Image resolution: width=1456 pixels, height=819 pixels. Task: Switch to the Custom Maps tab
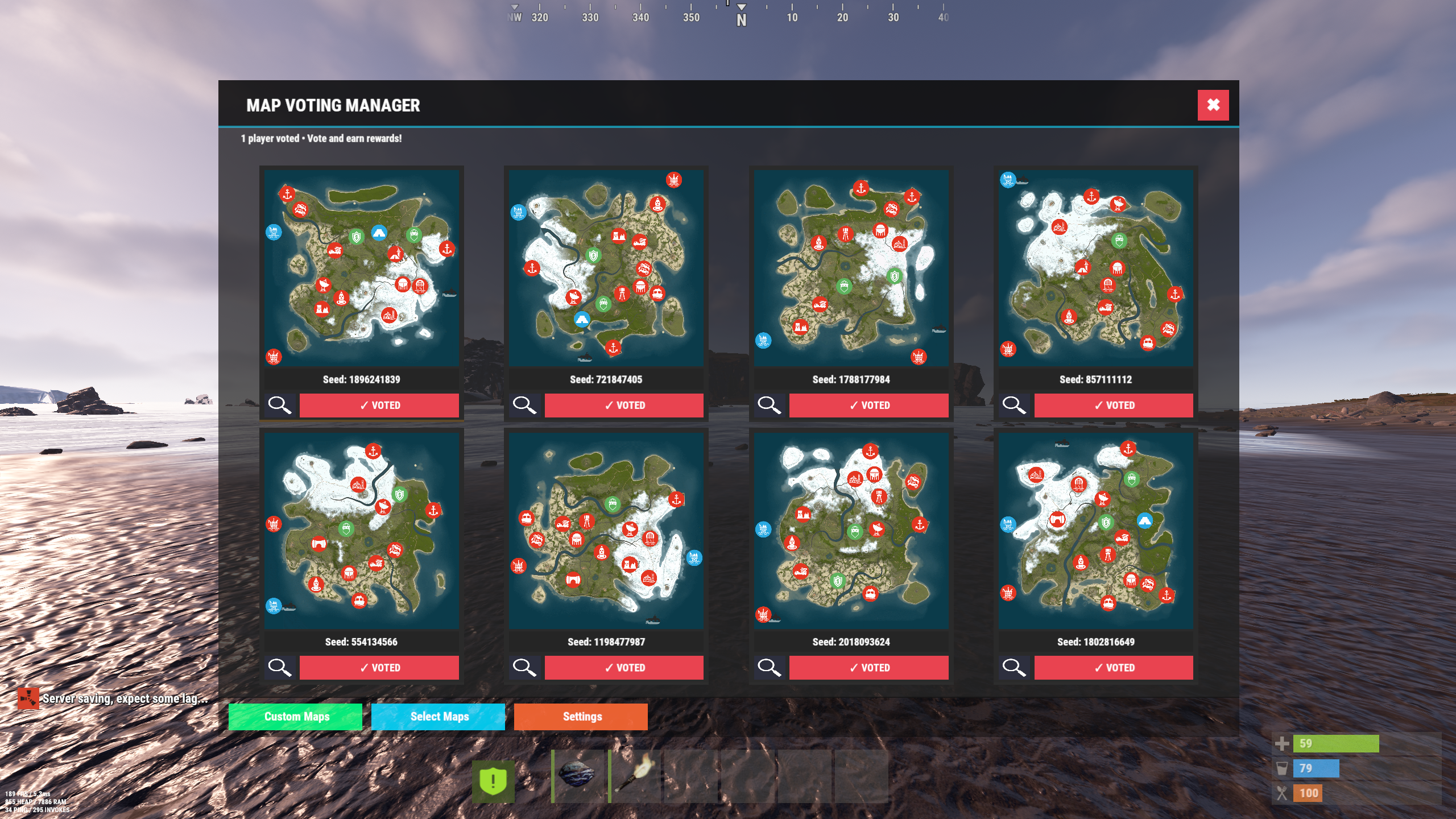pyautogui.click(x=295, y=717)
